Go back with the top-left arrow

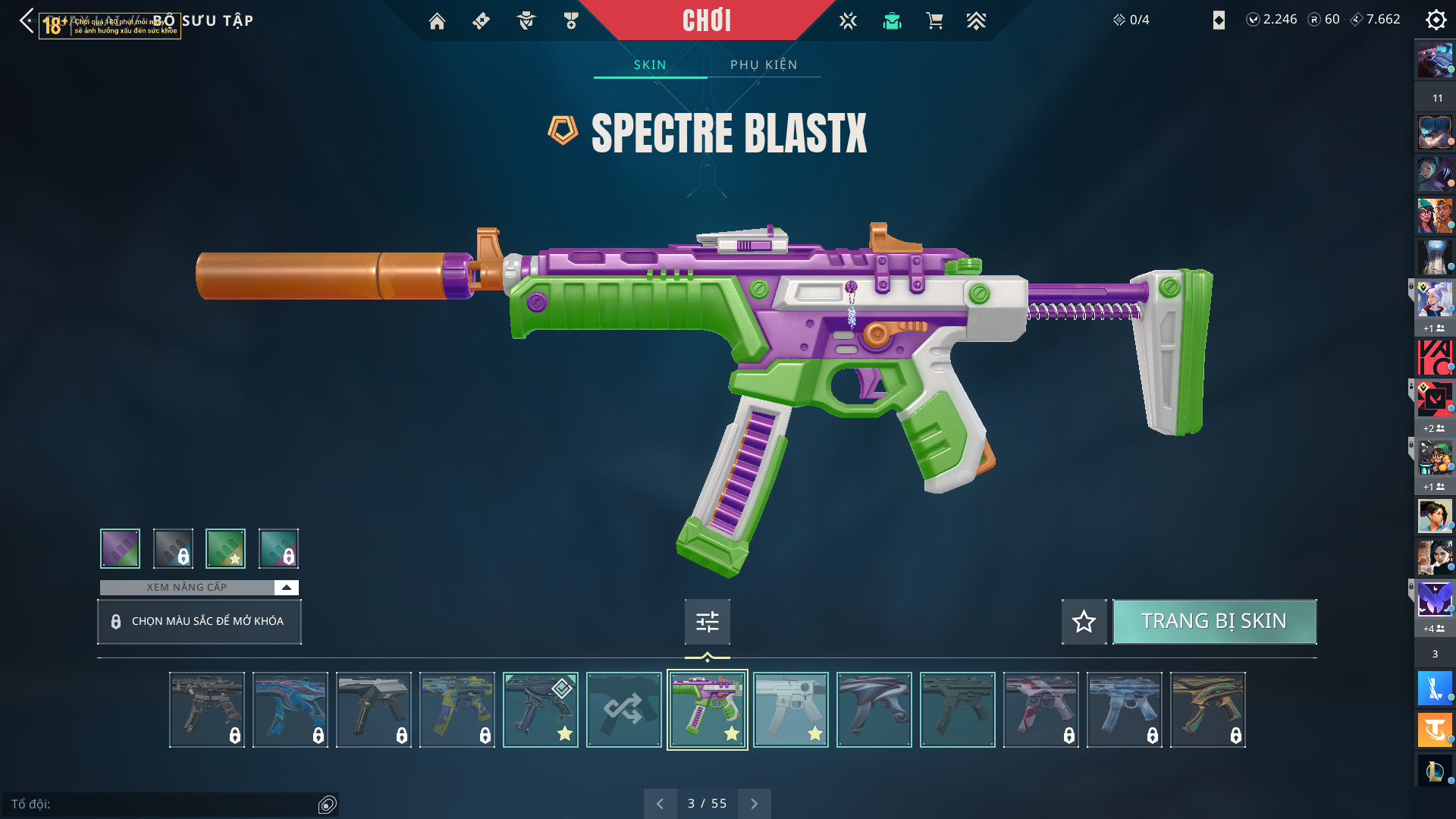(x=27, y=20)
